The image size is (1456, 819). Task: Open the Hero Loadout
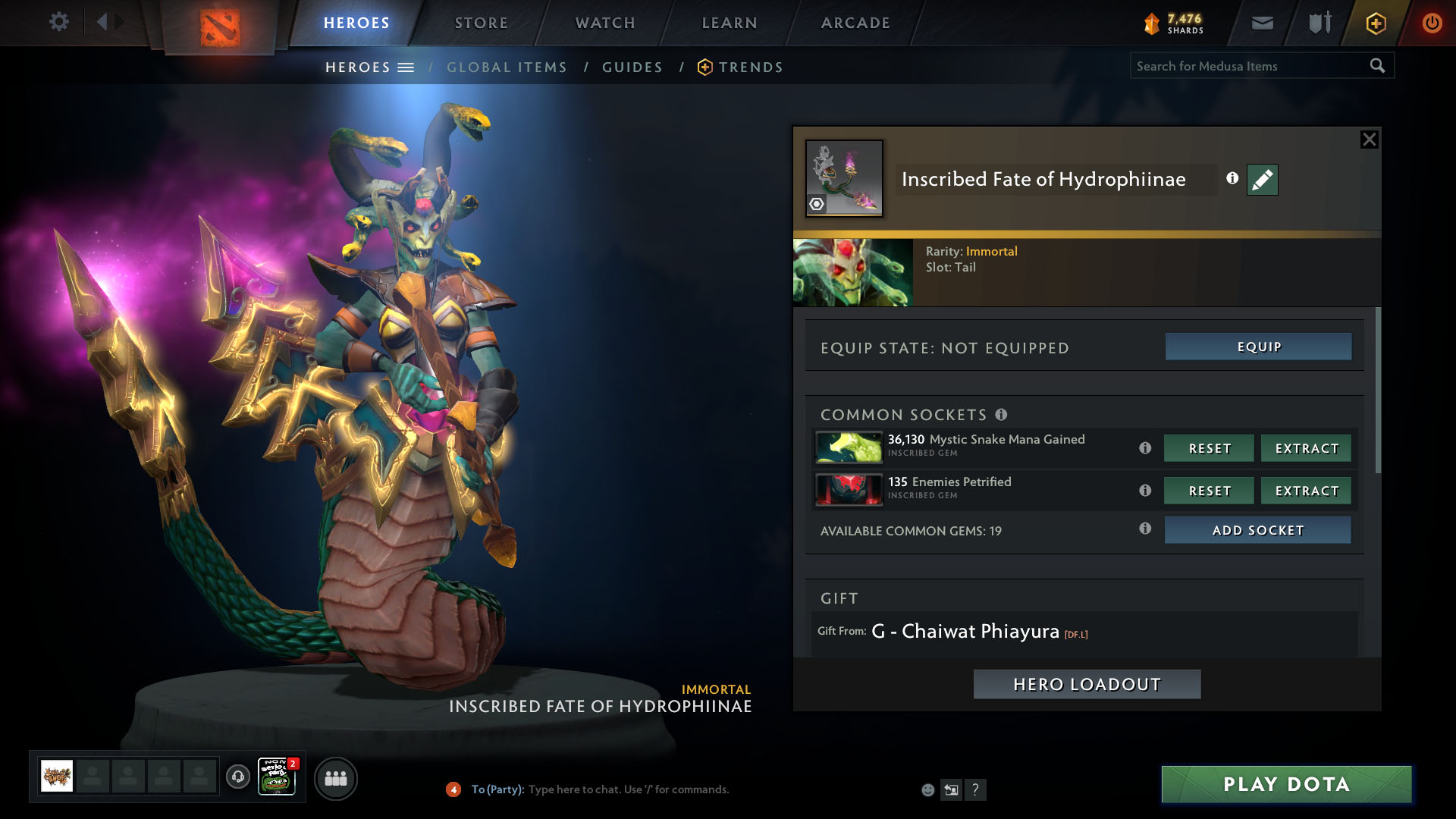point(1087,684)
